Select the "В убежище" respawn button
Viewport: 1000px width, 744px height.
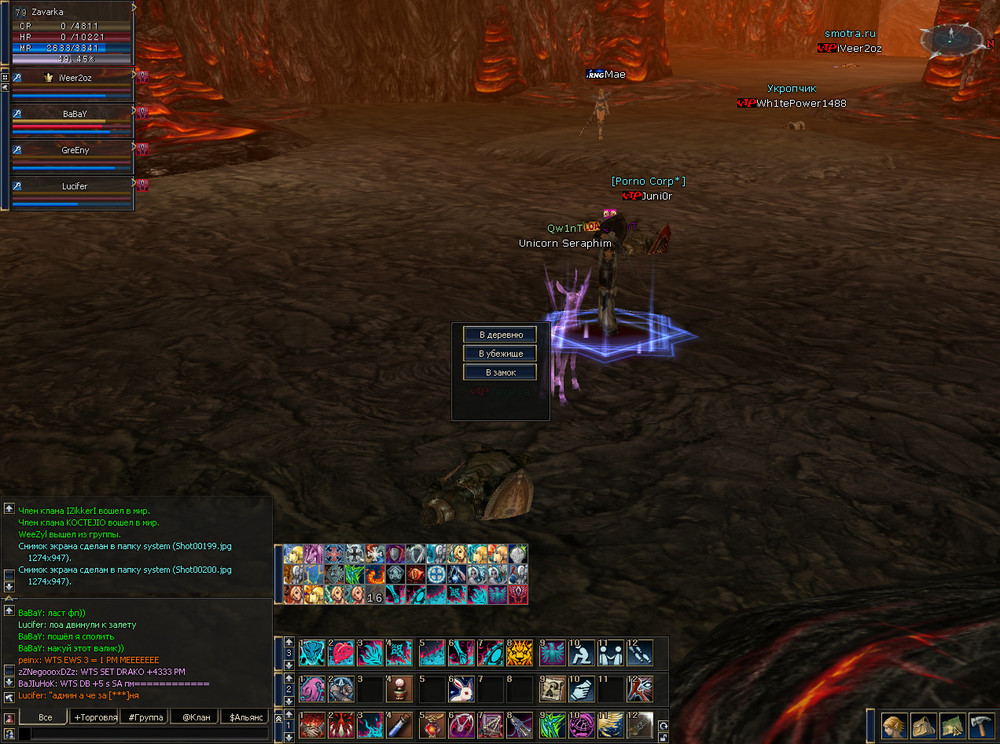(500, 353)
